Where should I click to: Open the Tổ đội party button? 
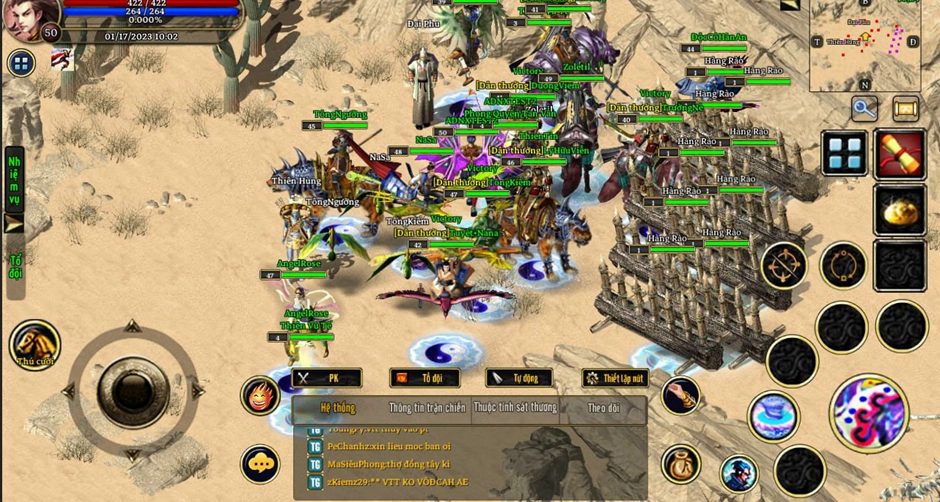[424, 378]
